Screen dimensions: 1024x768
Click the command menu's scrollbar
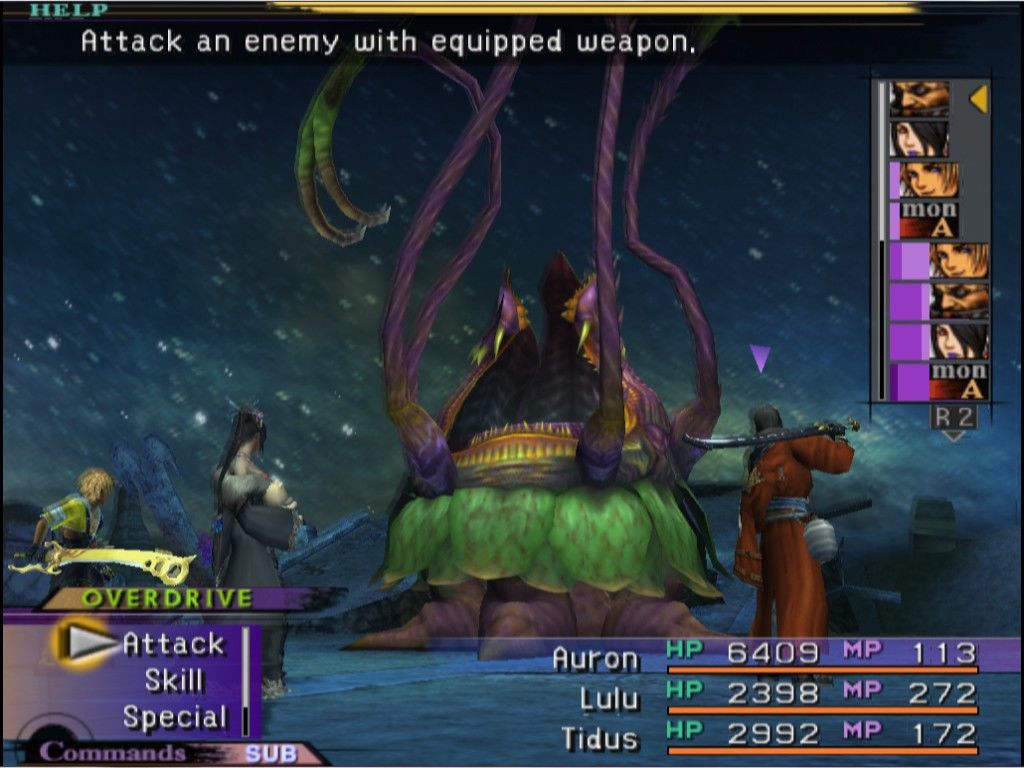click(x=245, y=680)
